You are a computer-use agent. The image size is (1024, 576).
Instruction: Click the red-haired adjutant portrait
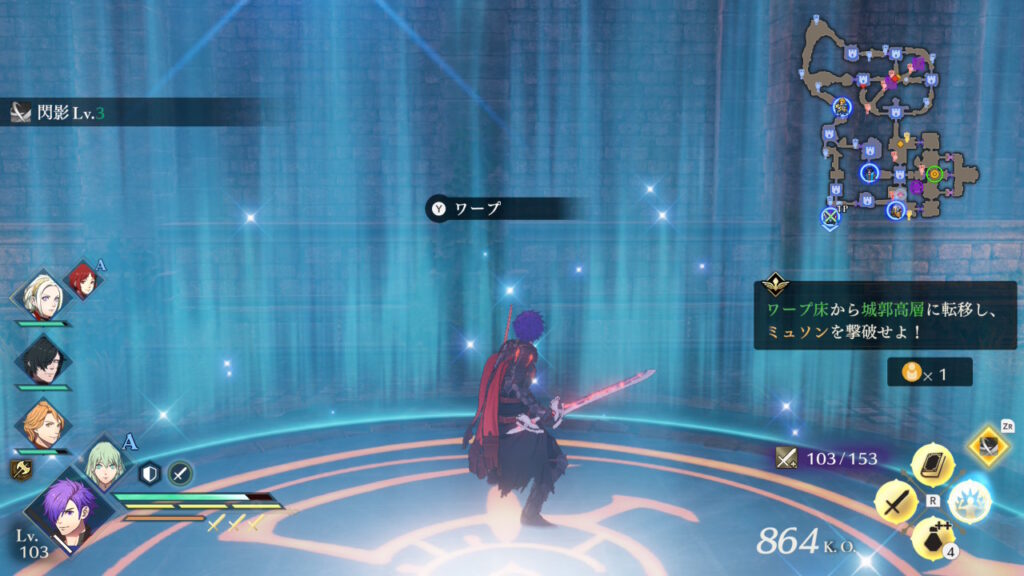(84, 281)
